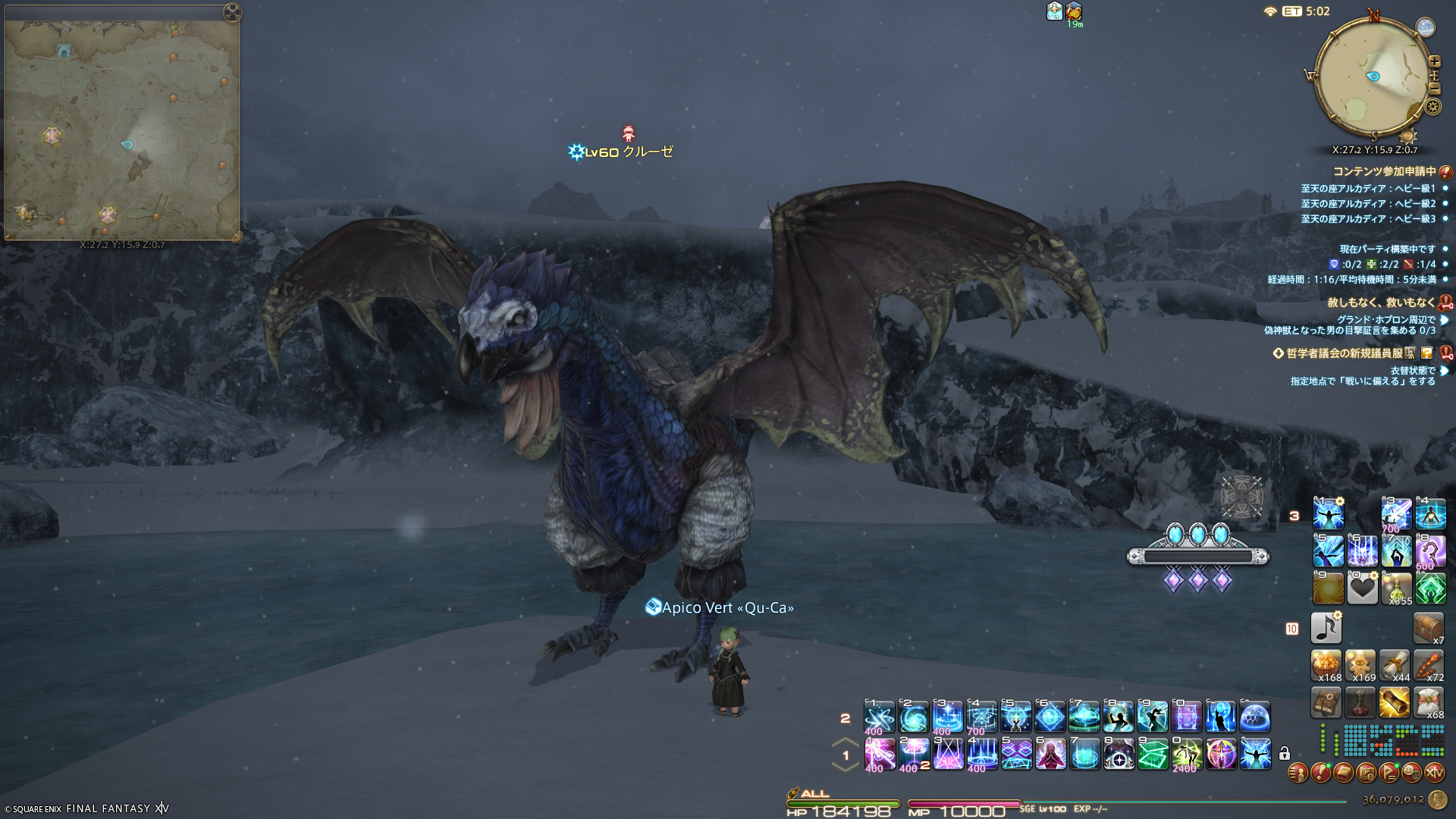Open minimap settings gear

(1432, 106)
